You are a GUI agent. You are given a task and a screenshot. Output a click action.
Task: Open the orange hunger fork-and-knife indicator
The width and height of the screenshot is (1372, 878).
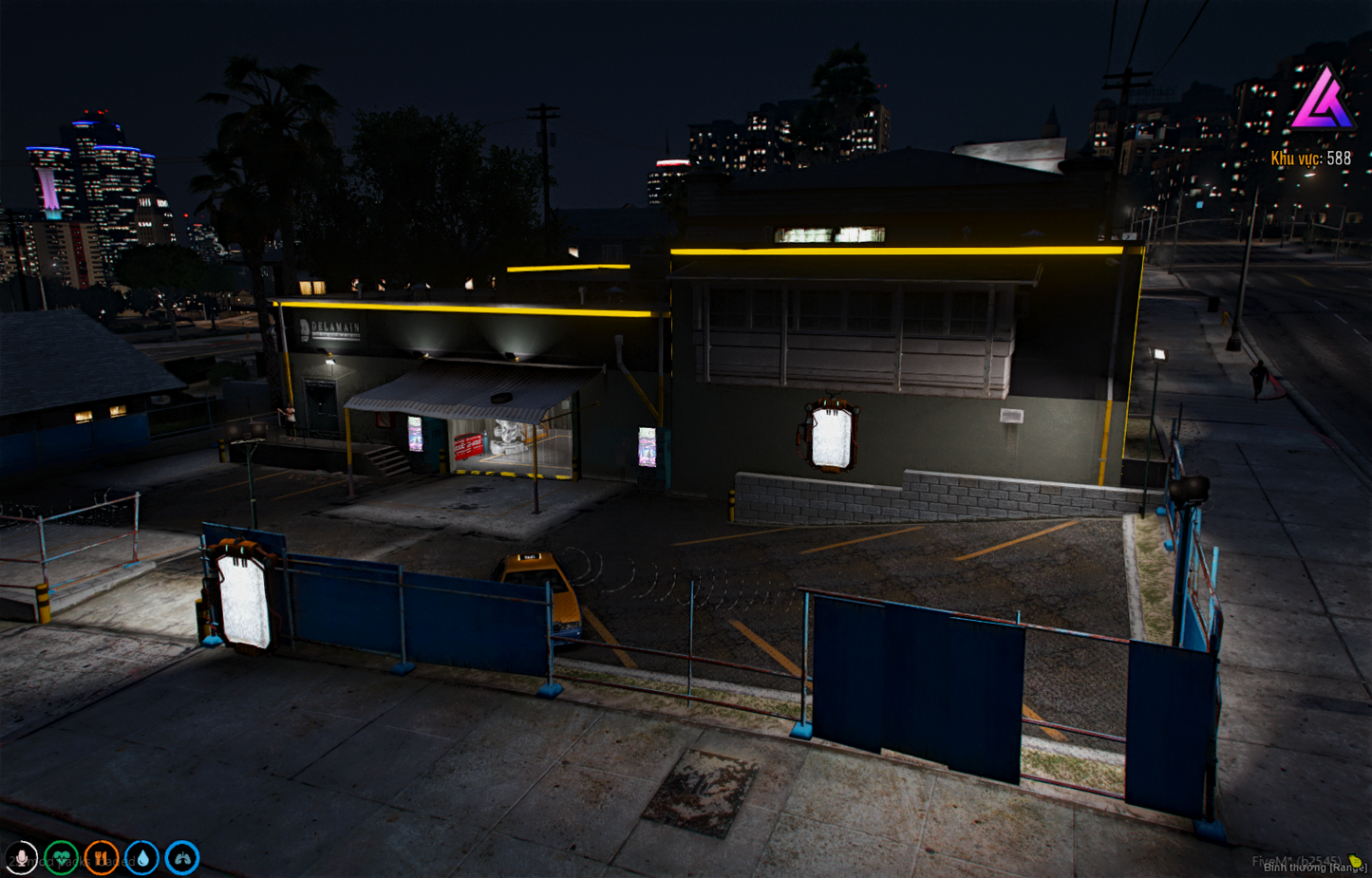[x=101, y=857]
